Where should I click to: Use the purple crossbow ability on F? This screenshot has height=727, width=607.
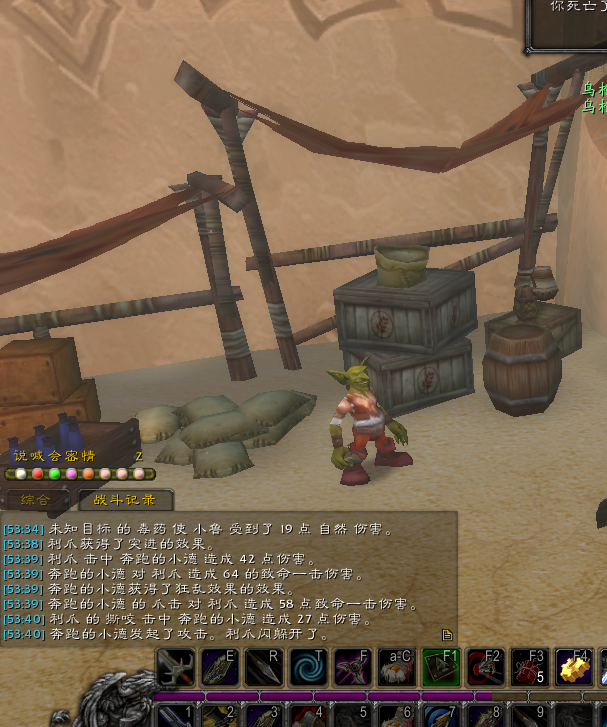(352, 667)
